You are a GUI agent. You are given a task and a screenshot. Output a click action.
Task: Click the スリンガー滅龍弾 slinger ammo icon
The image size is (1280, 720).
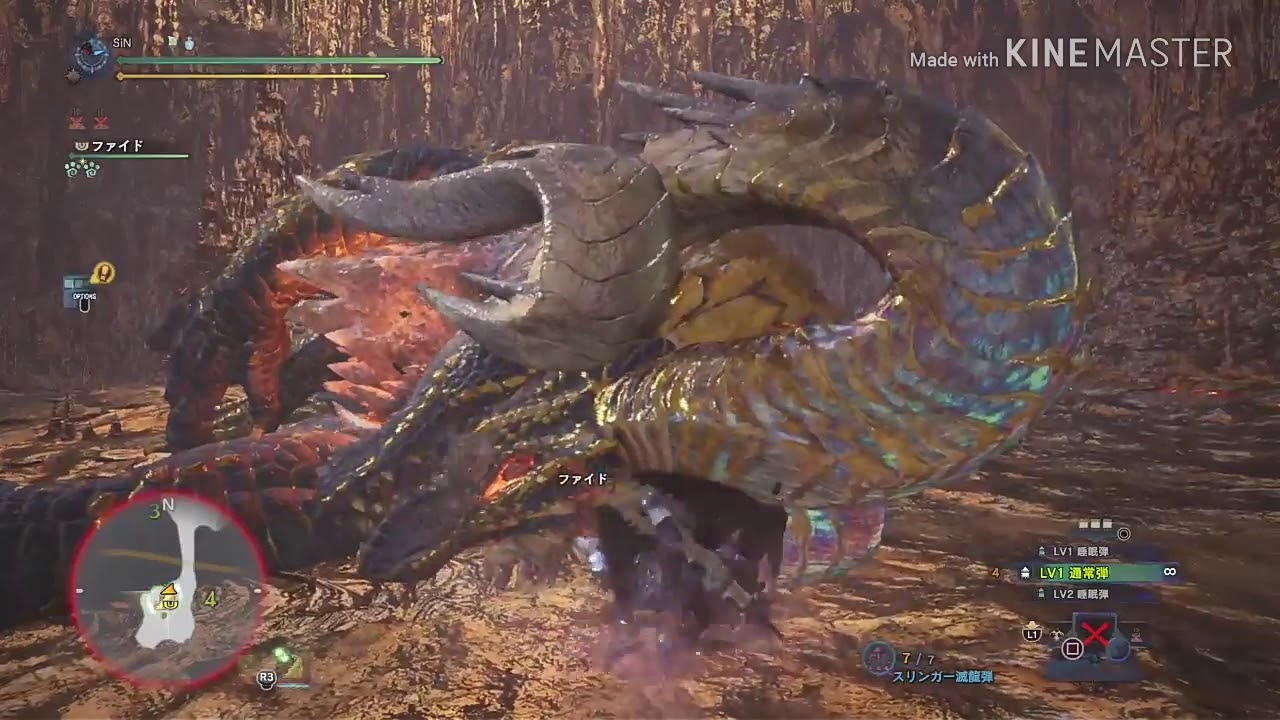(878, 657)
